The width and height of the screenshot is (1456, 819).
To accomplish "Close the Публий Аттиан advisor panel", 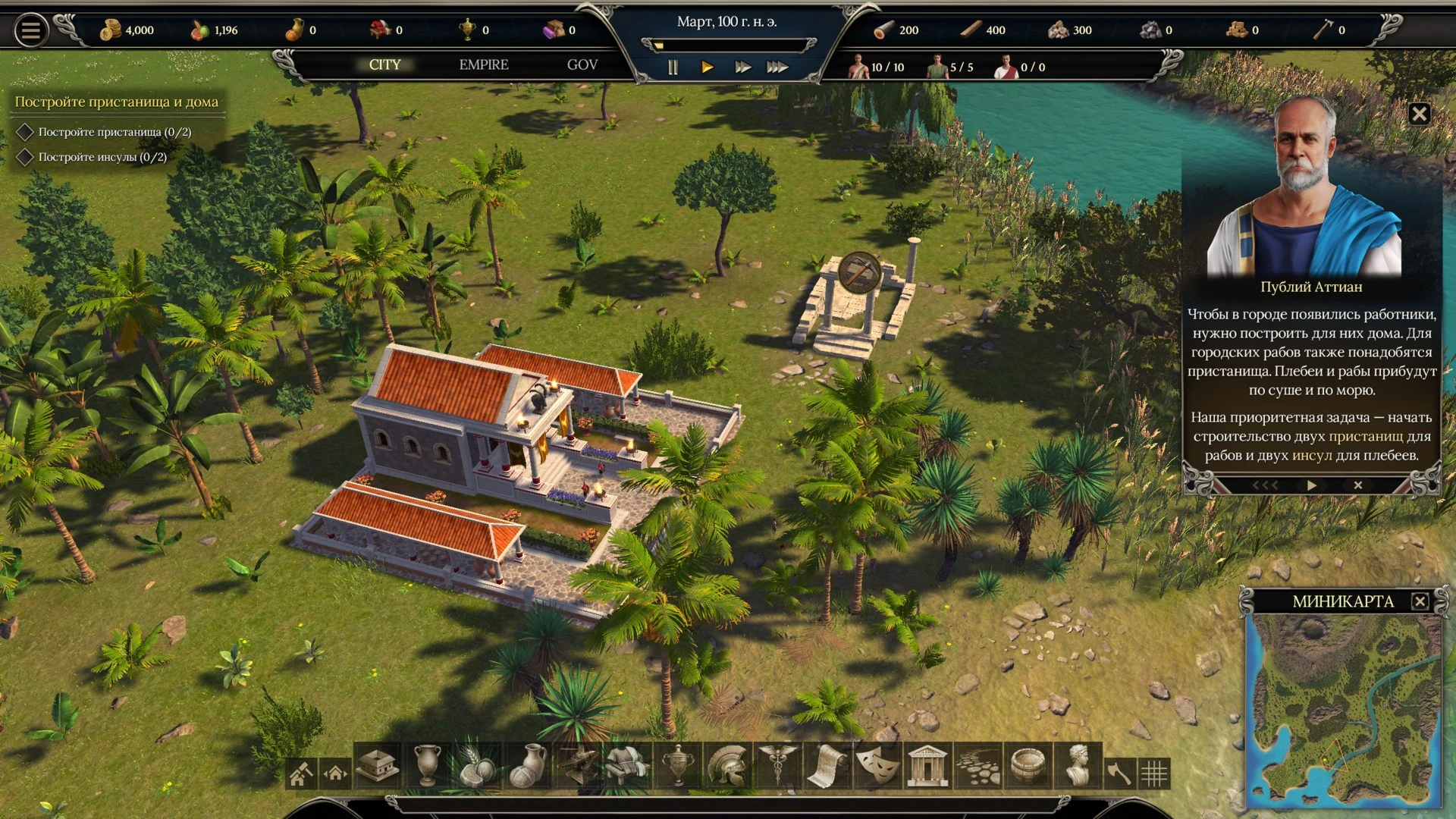I will 1419,114.
